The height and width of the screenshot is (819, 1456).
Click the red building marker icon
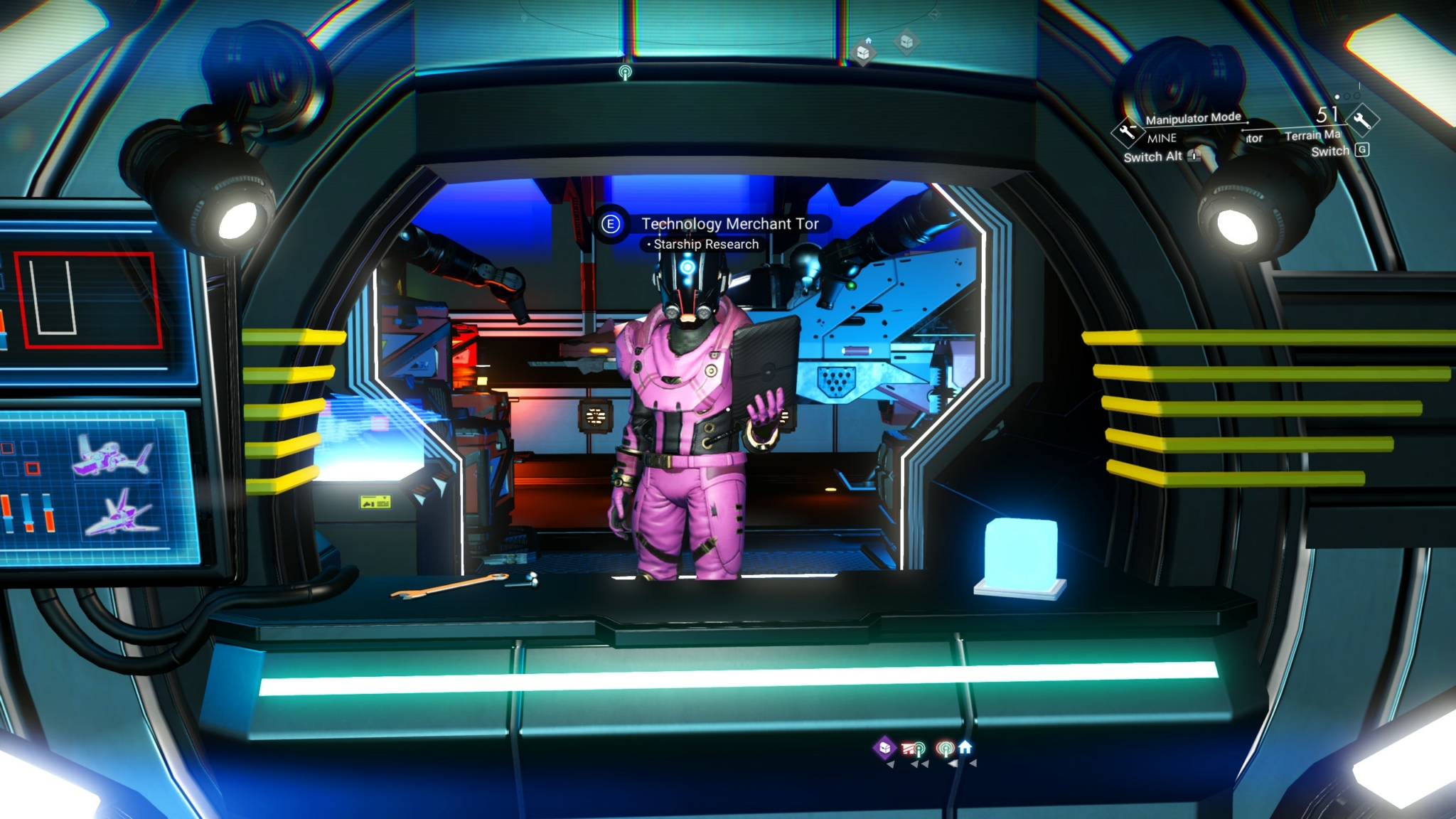click(x=909, y=748)
